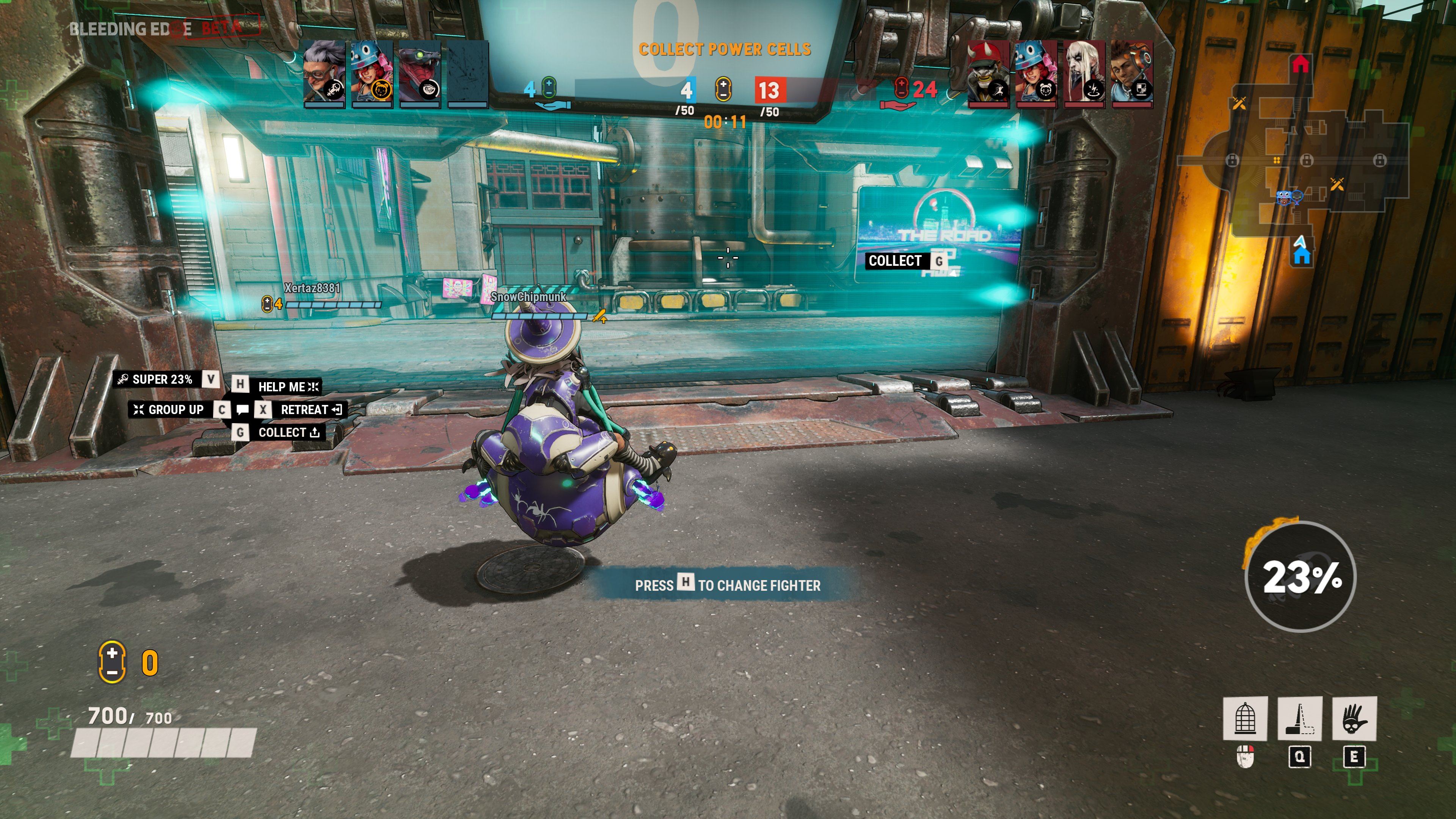
Task: Select the blue home base marker on minimap
Action: click(1302, 256)
